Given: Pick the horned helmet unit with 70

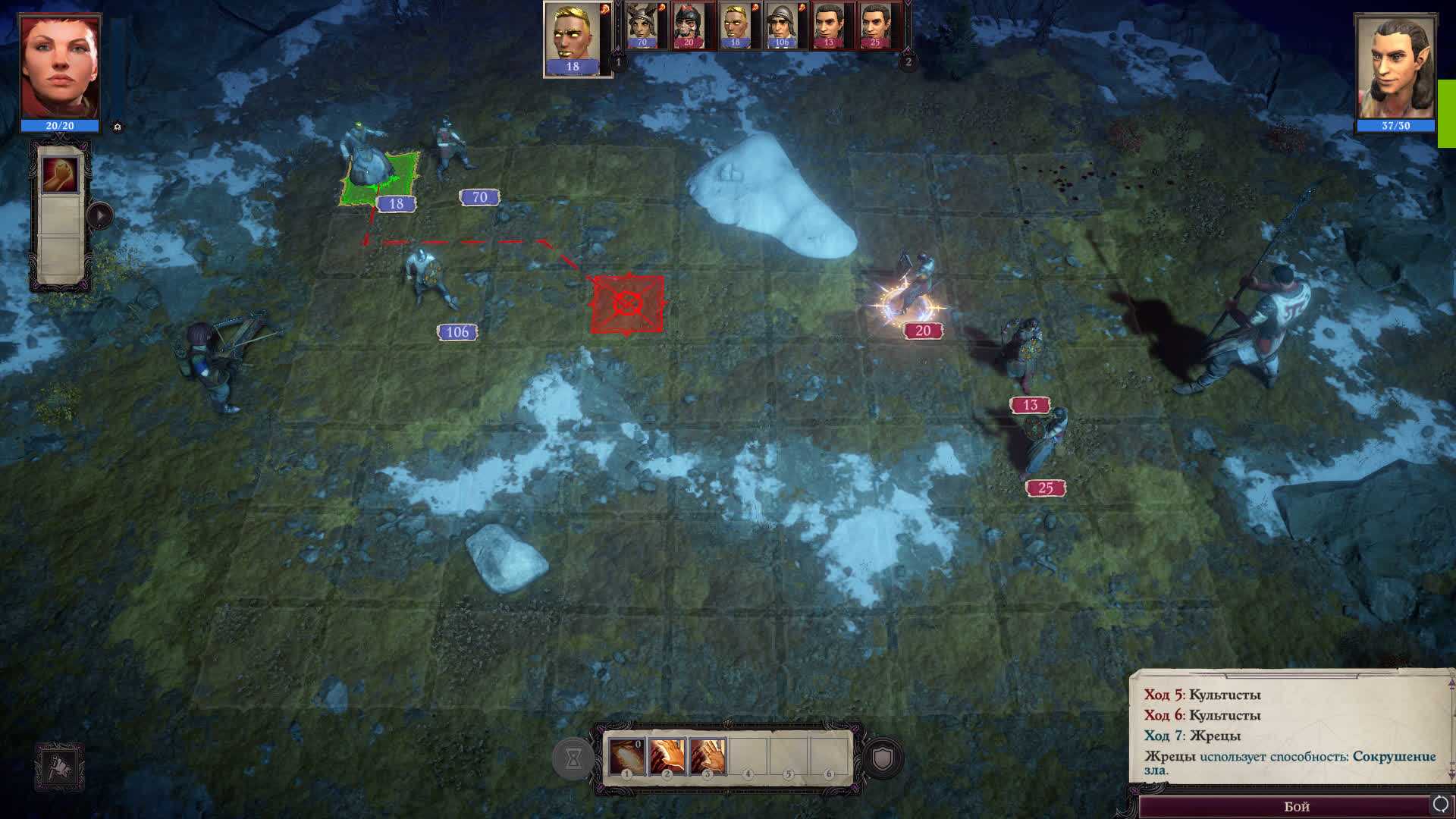Looking at the screenshot, I should [x=643, y=25].
